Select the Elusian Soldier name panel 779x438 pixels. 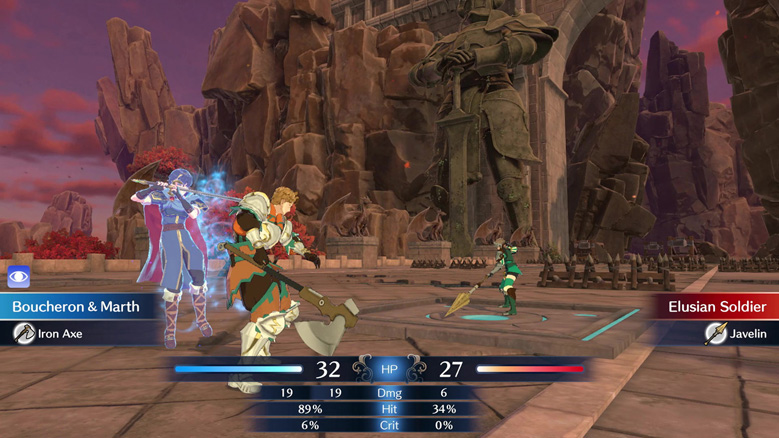tap(717, 307)
